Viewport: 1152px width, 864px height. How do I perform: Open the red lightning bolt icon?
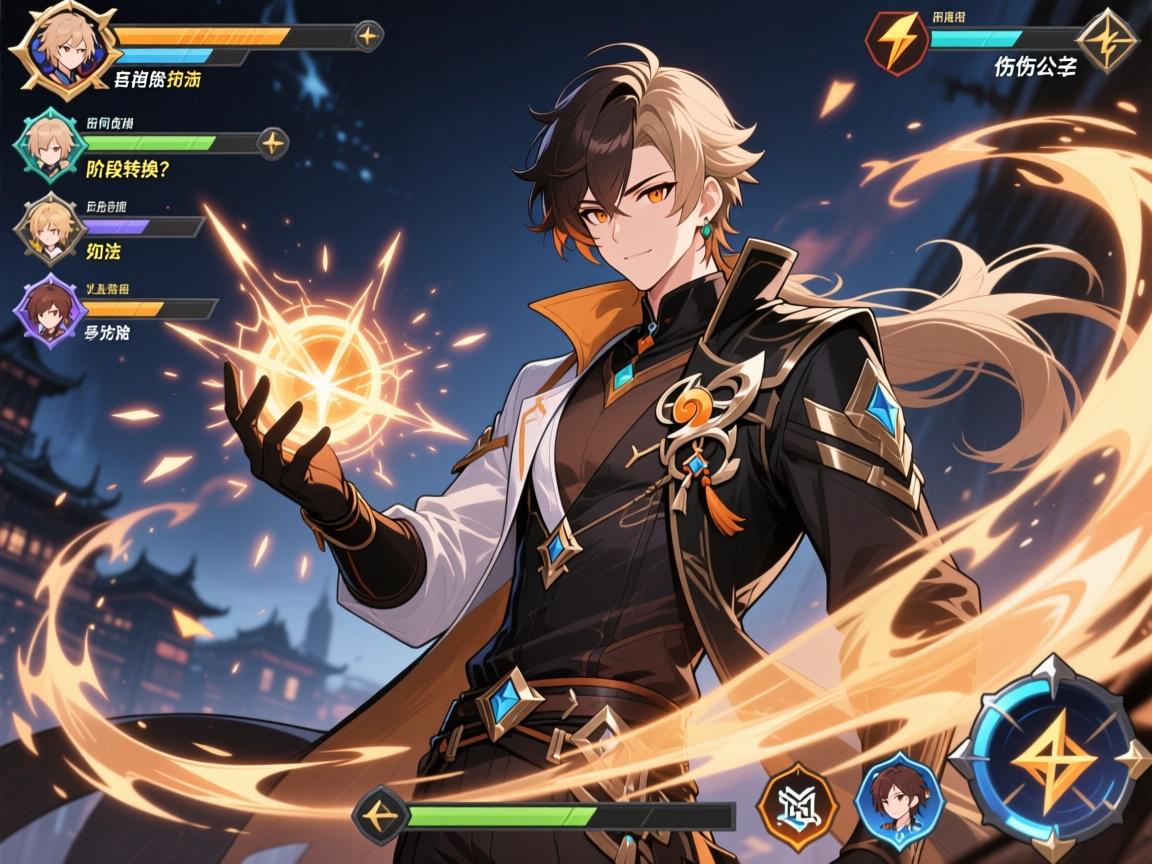pos(894,41)
